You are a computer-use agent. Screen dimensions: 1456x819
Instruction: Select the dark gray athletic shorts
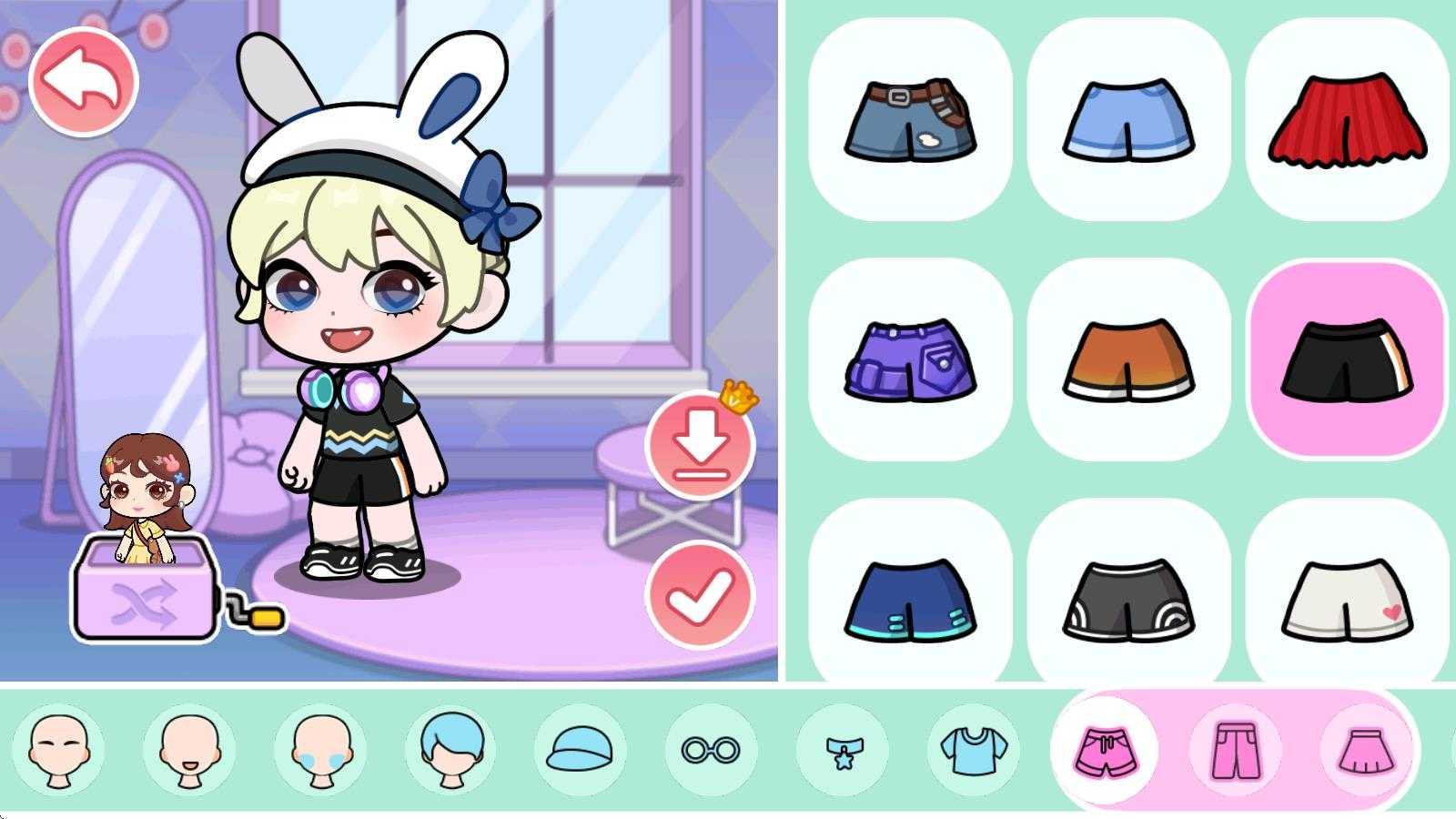1128,601
